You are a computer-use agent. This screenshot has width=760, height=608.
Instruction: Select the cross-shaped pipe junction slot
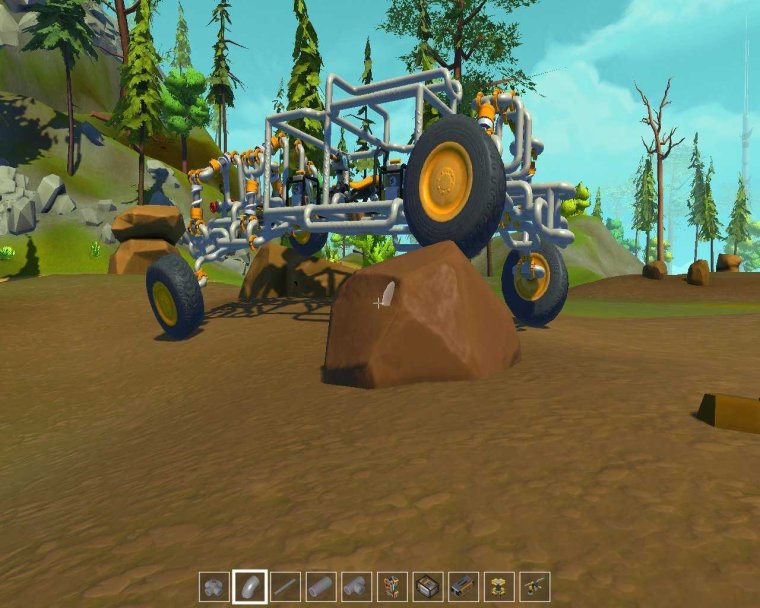click(214, 586)
